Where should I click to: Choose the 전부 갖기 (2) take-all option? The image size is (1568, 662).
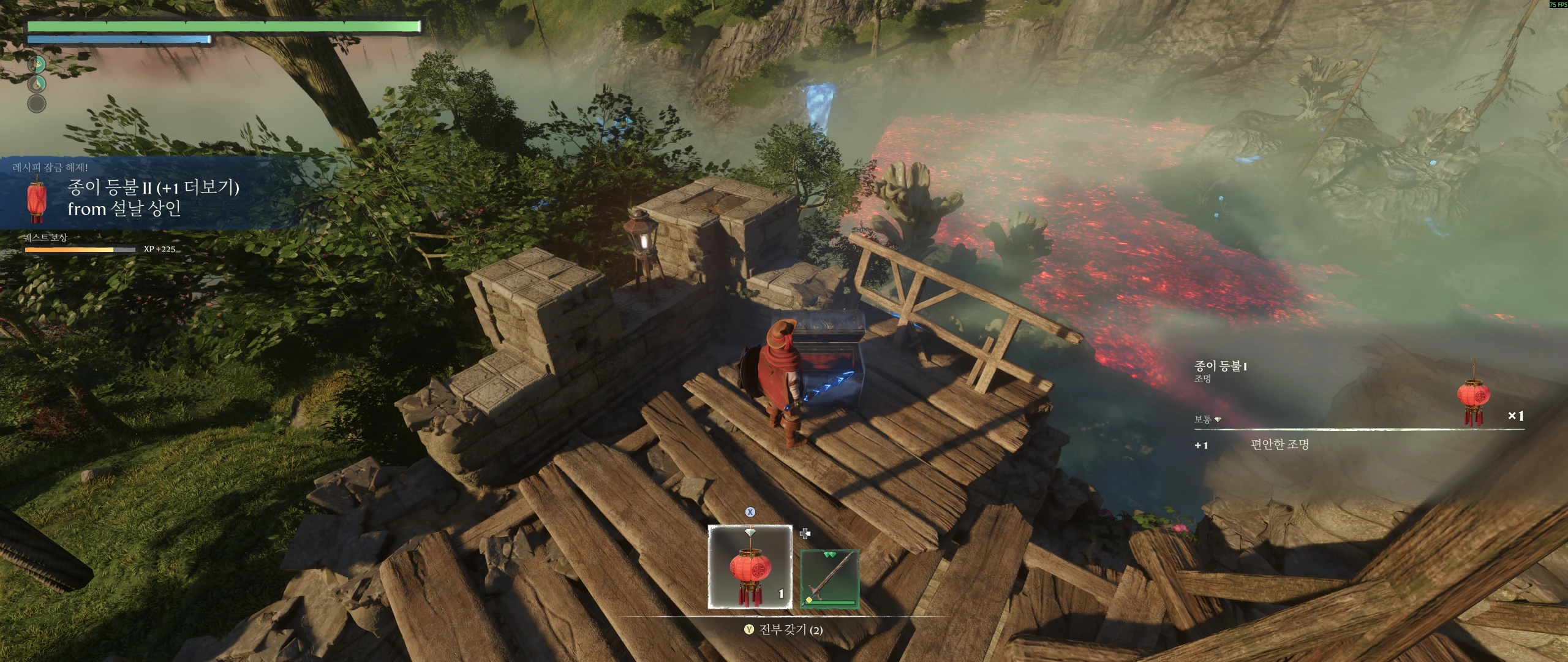coord(784,630)
